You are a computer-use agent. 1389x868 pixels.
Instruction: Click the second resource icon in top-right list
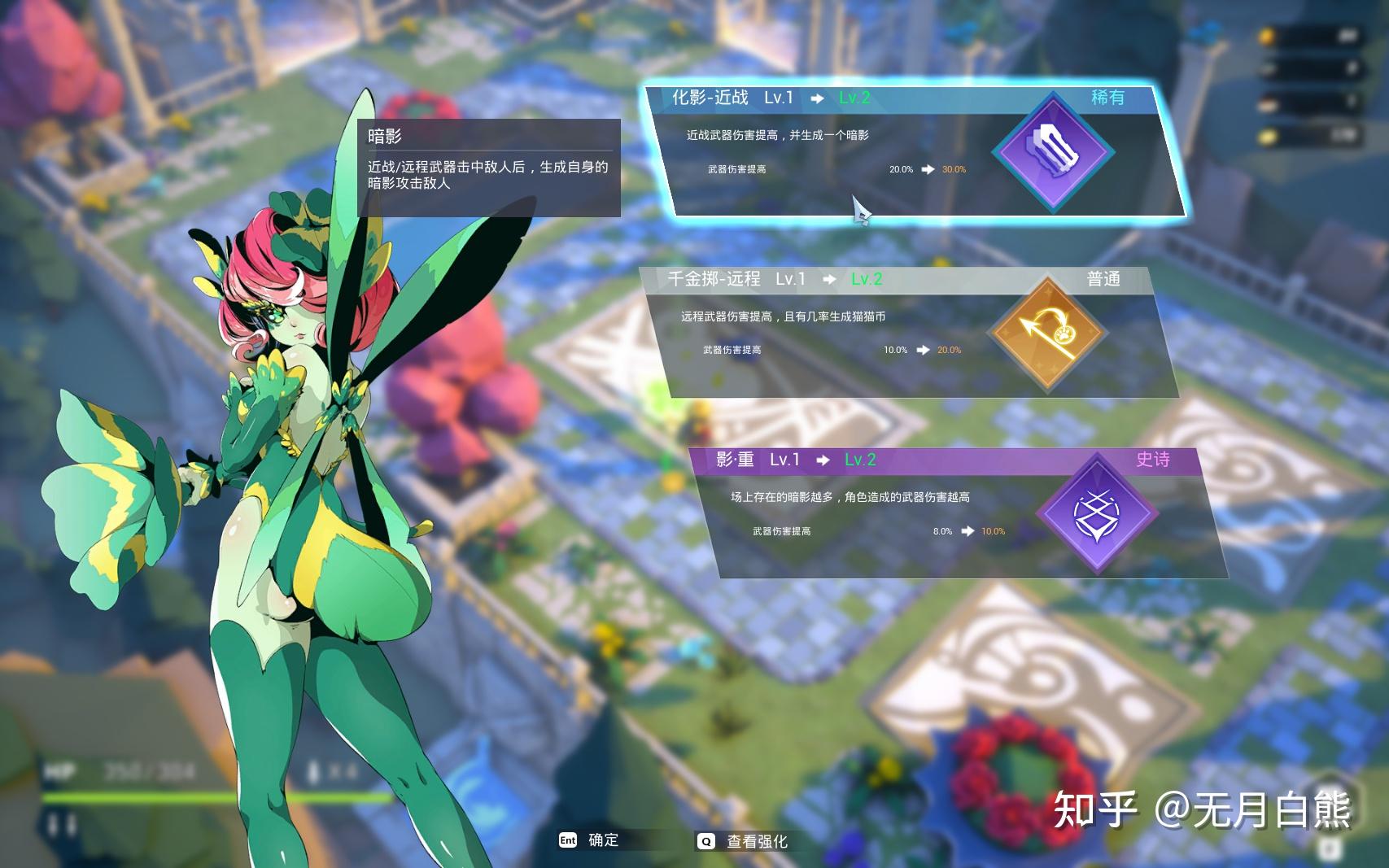(x=1267, y=69)
